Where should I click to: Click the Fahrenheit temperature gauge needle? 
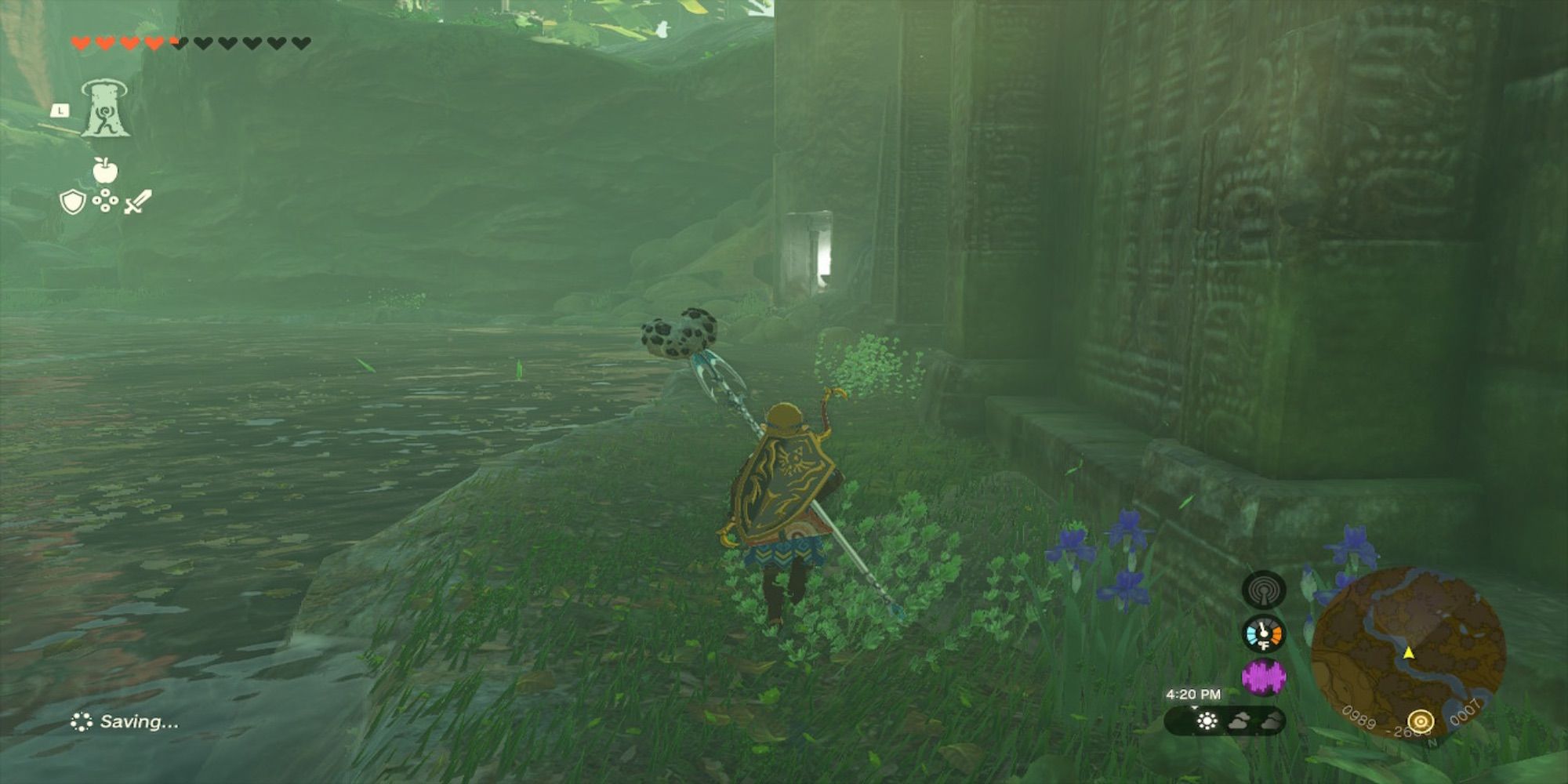coord(1264,632)
